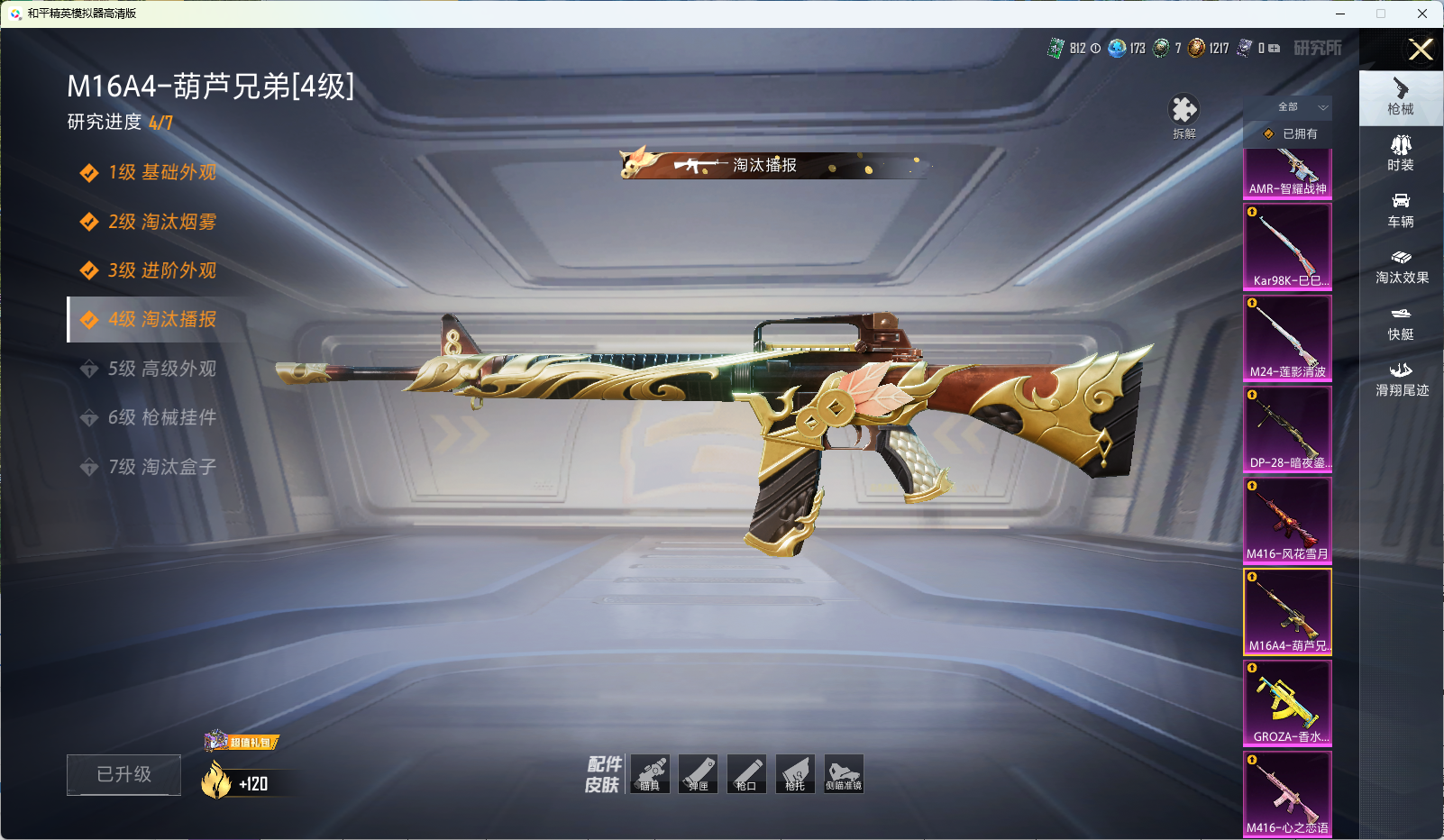Open the 车辆 vehicle tab
This screenshot has width=1444, height=840.
coord(1401,210)
